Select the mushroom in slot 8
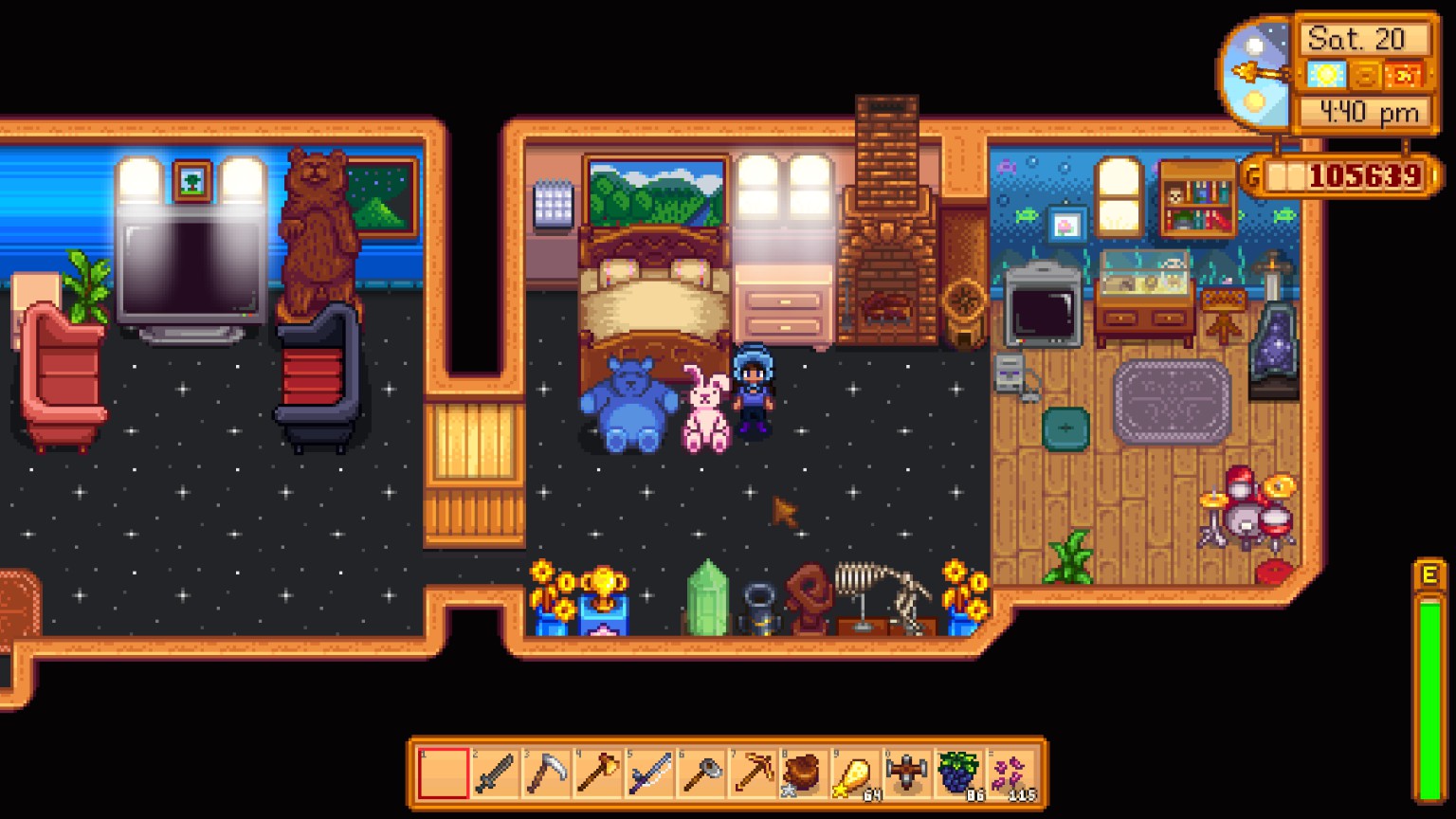Viewport: 1456px width, 819px height. [x=800, y=773]
